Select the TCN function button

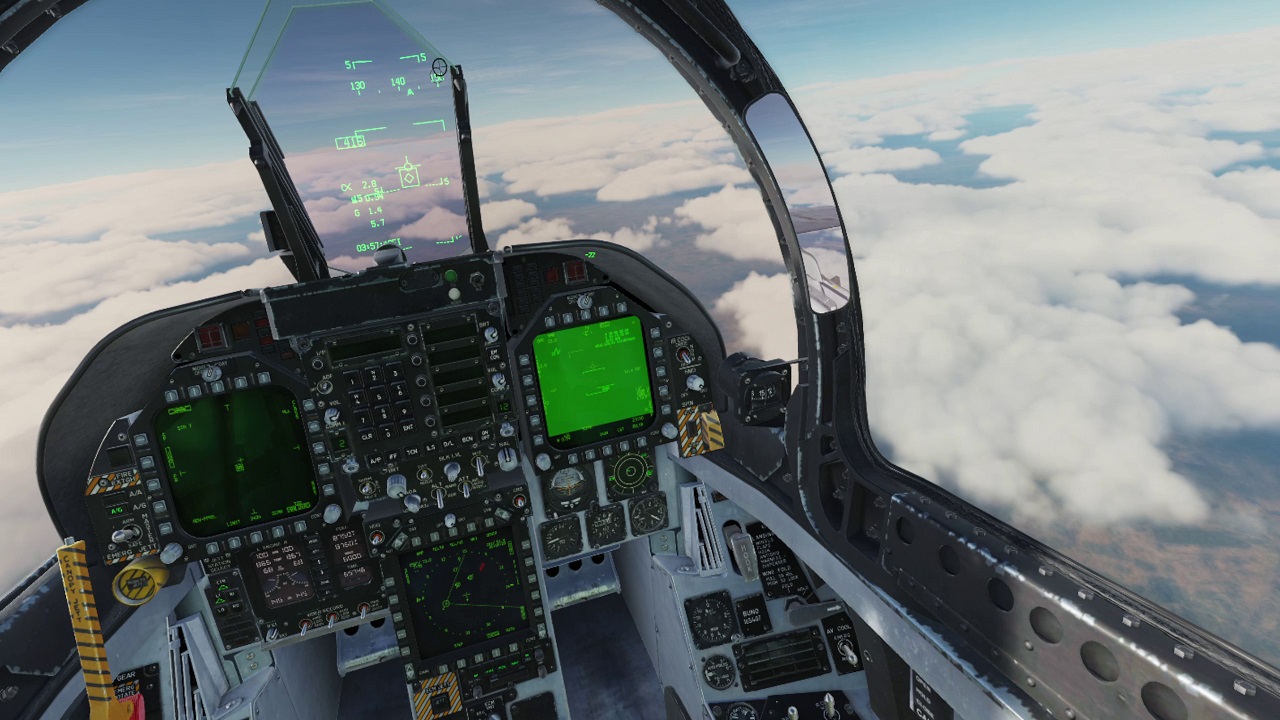pyautogui.click(x=412, y=452)
